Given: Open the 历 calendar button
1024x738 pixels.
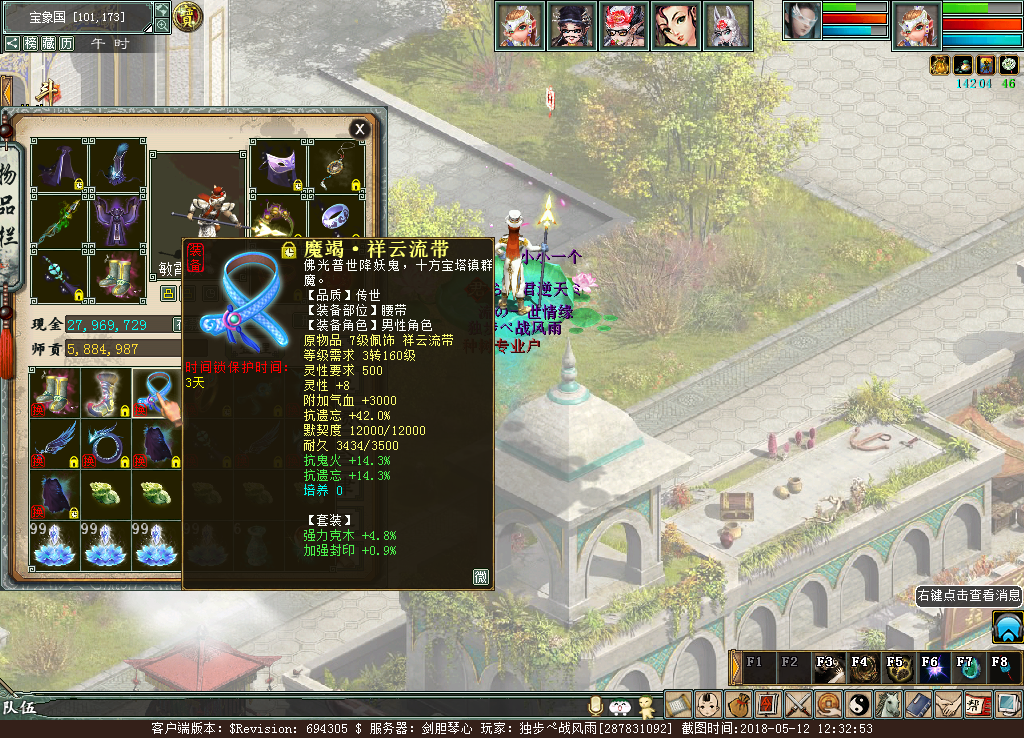Looking at the screenshot, I should [x=67, y=43].
